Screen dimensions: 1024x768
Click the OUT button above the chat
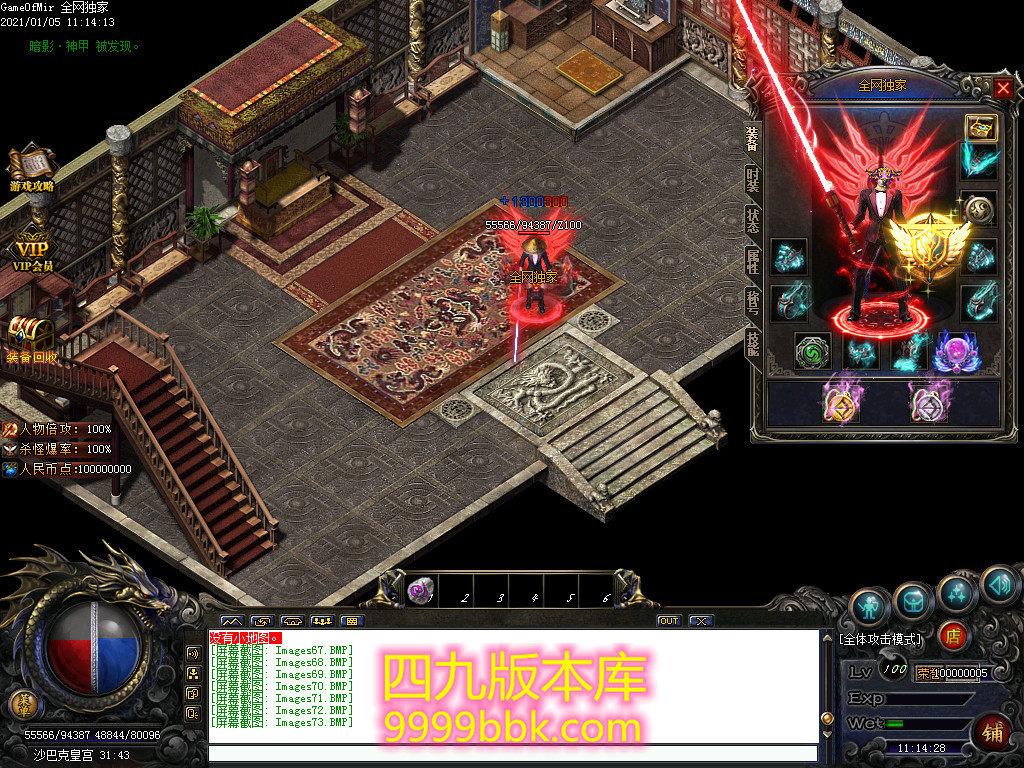668,621
